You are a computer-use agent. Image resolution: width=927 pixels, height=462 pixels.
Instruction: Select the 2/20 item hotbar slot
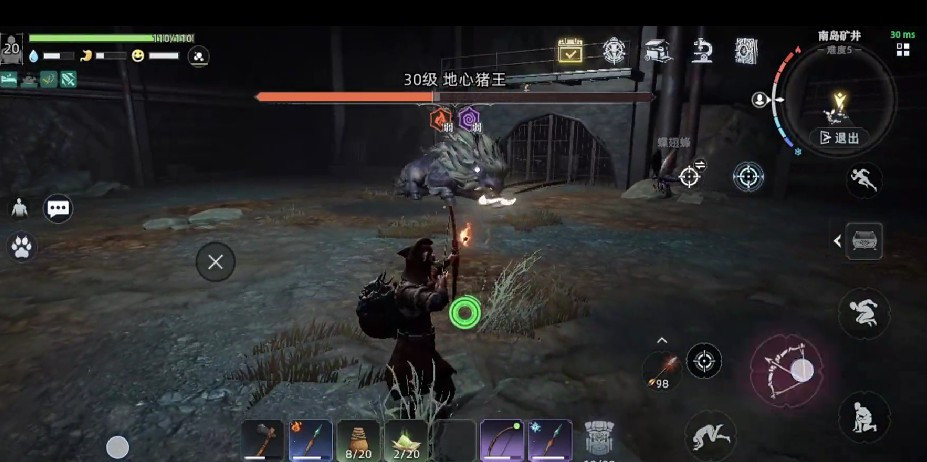[406, 440]
